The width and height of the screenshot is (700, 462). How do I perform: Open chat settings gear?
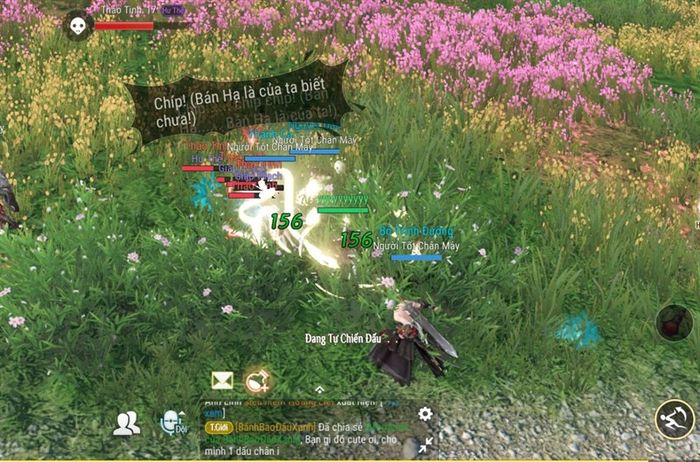tap(425, 413)
